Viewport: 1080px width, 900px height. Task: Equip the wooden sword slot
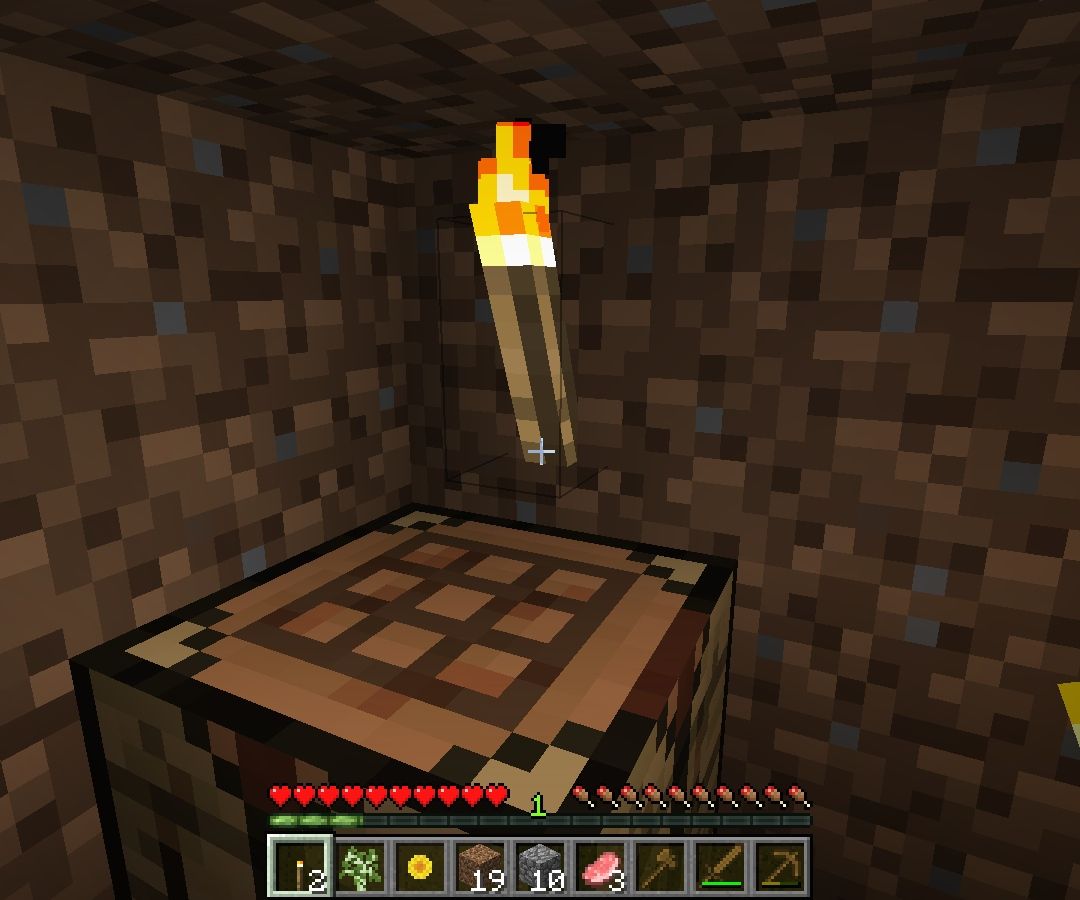pyautogui.click(x=720, y=866)
